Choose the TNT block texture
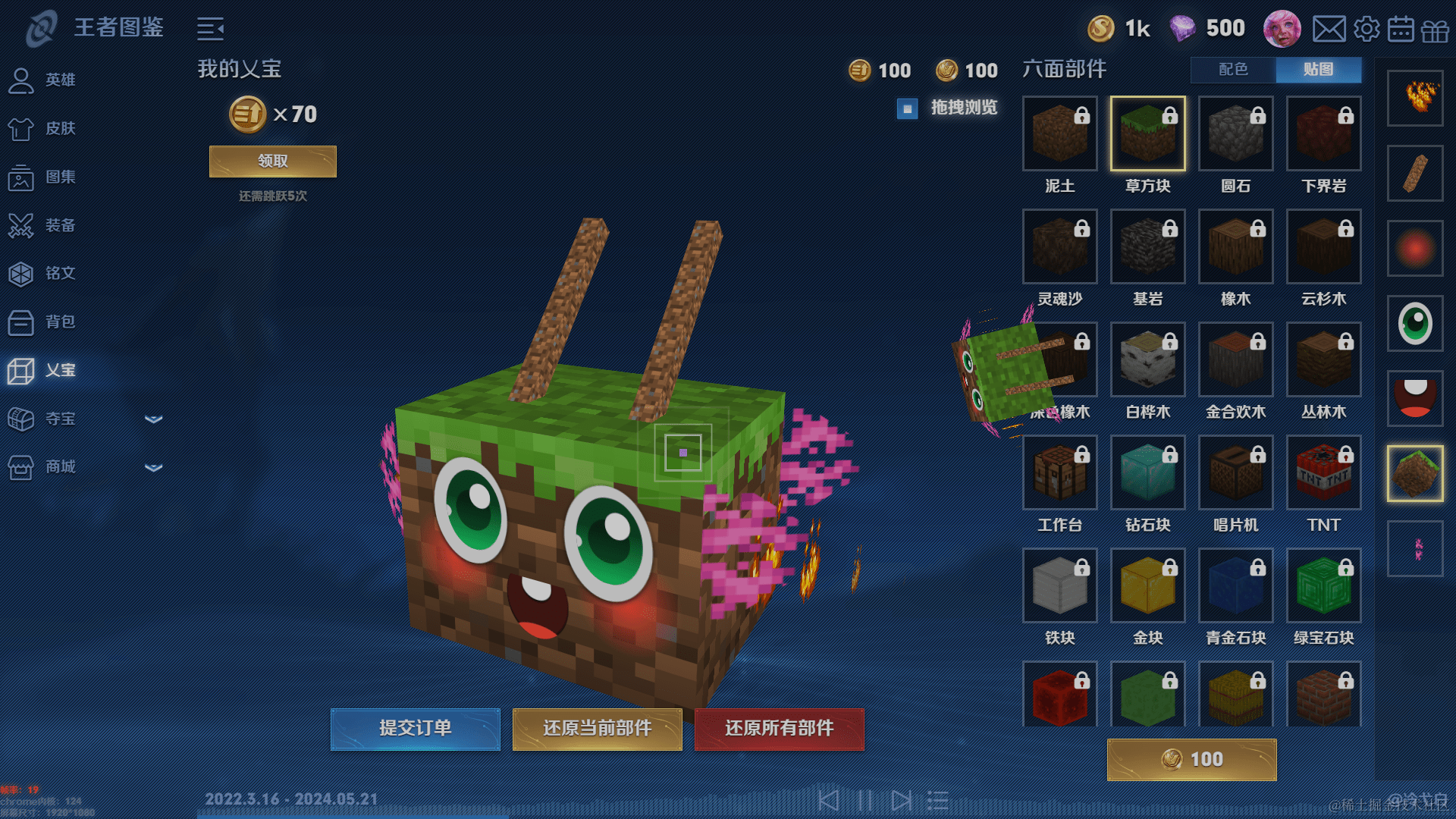This screenshot has width=1456, height=819. [x=1323, y=472]
